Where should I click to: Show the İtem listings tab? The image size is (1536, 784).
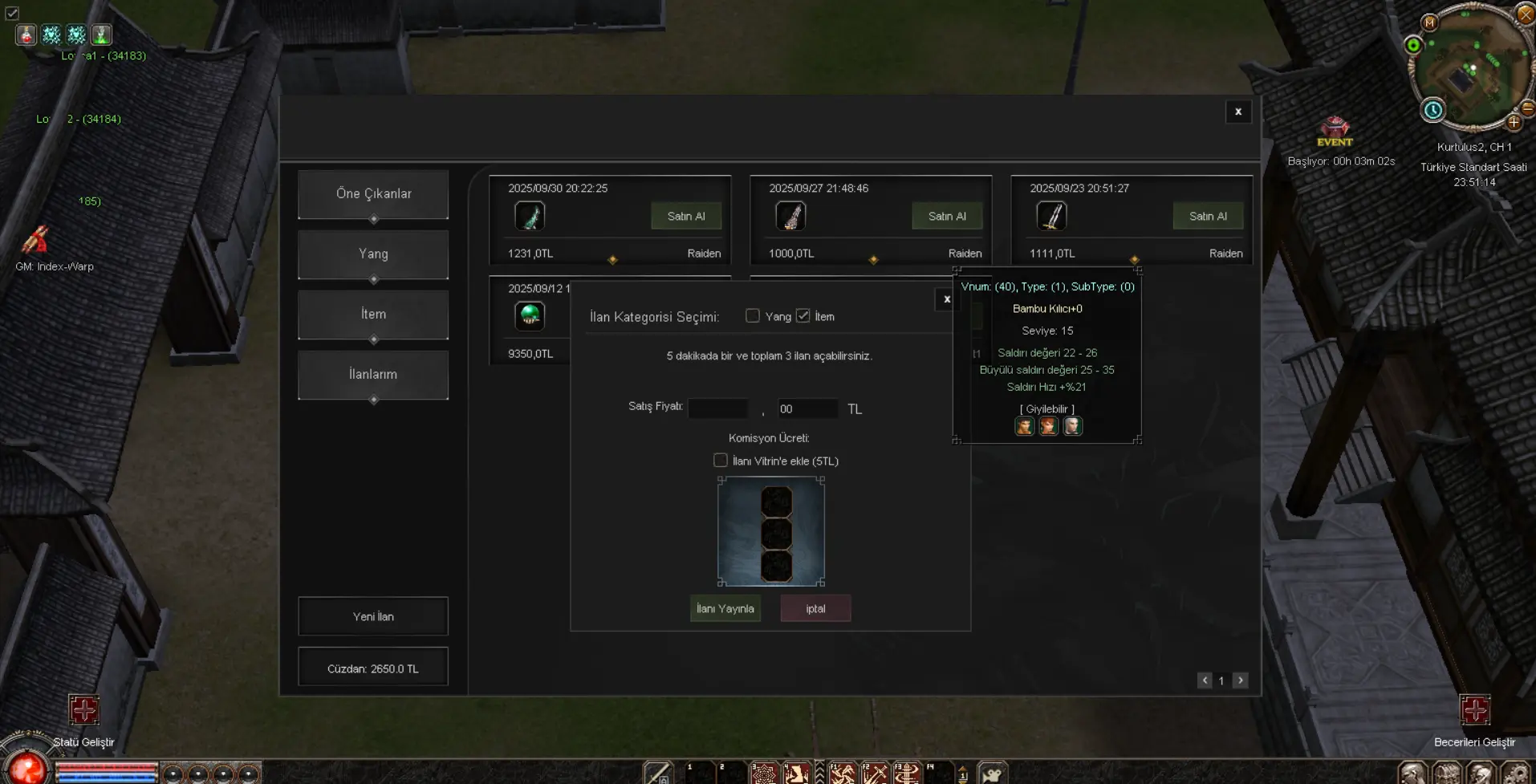(373, 315)
